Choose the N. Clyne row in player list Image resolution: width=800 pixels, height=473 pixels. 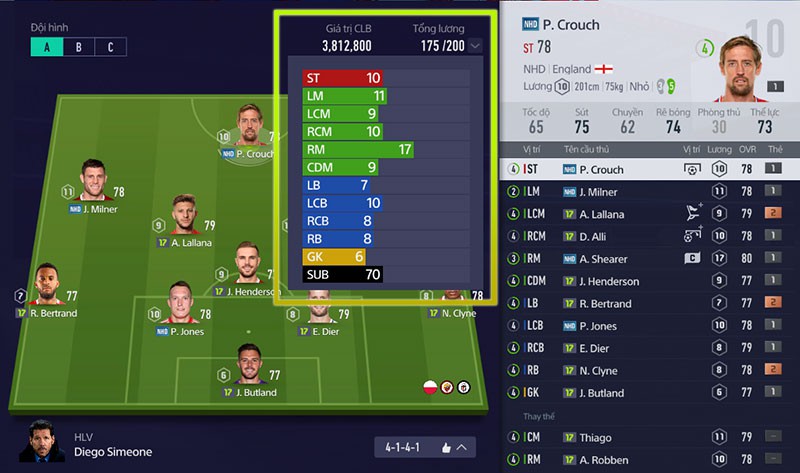pos(650,370)
